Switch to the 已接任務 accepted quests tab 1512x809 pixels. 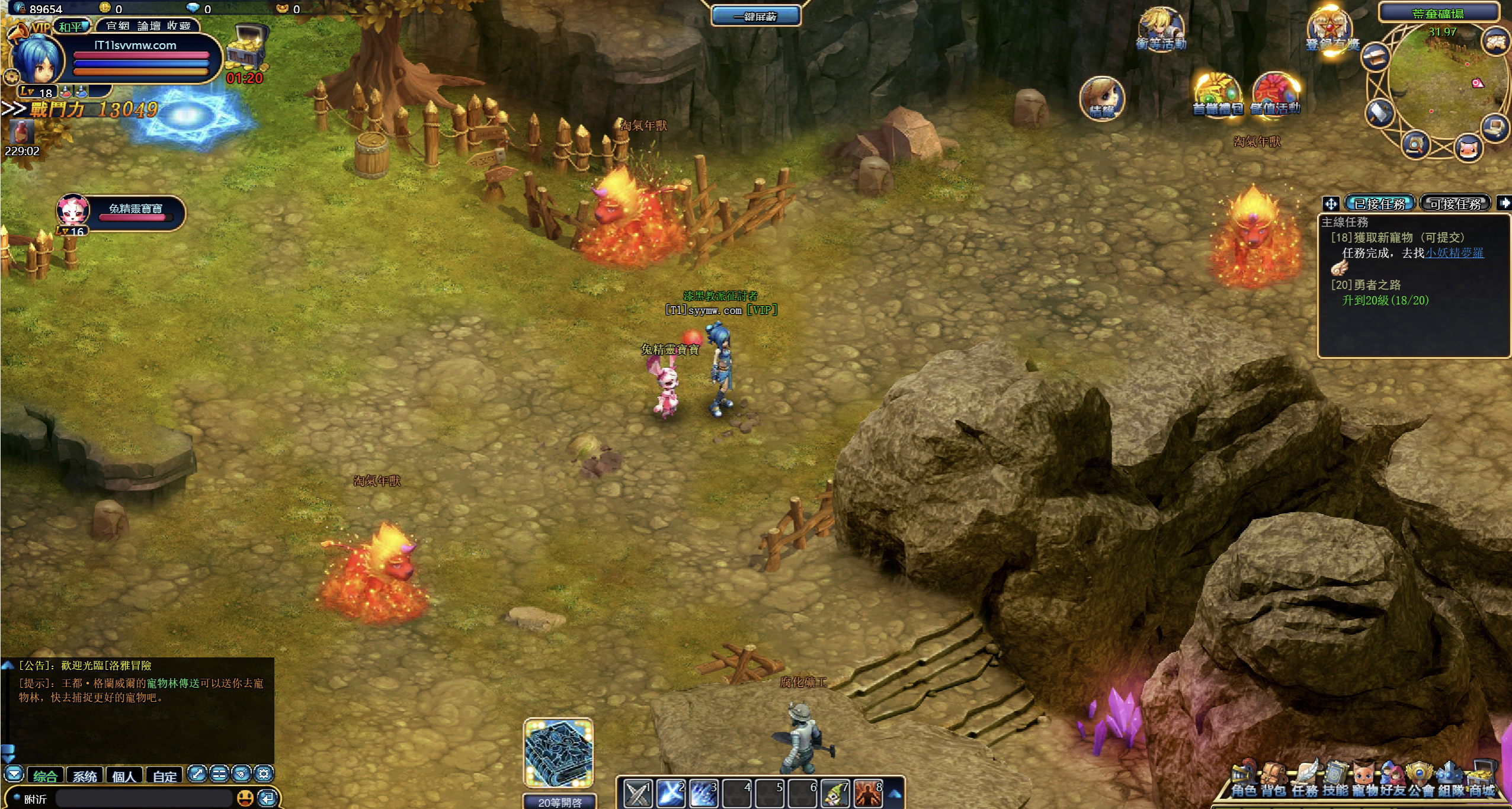1379,204
